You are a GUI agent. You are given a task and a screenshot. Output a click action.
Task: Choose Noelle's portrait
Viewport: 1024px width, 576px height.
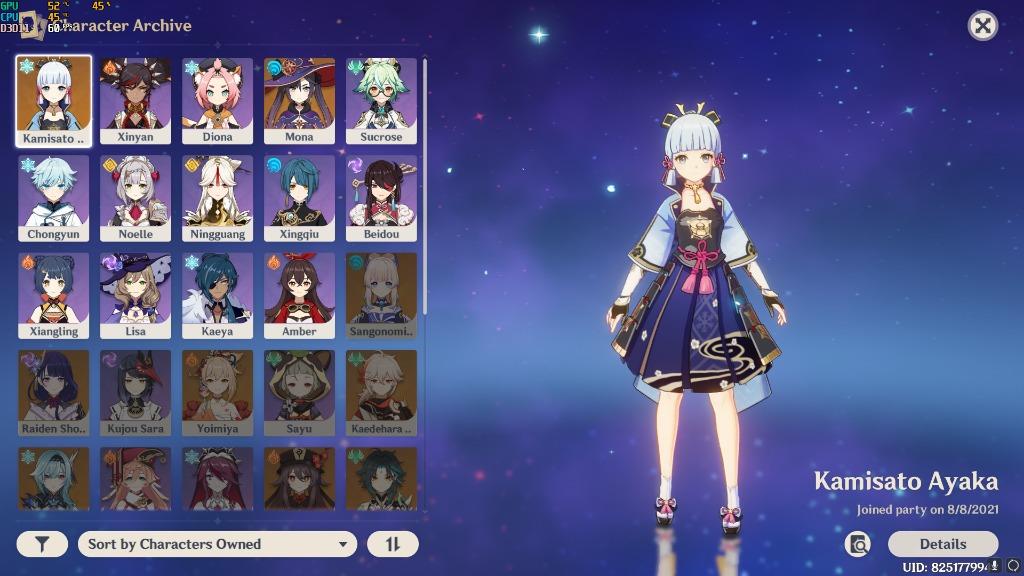pos(135,197)
